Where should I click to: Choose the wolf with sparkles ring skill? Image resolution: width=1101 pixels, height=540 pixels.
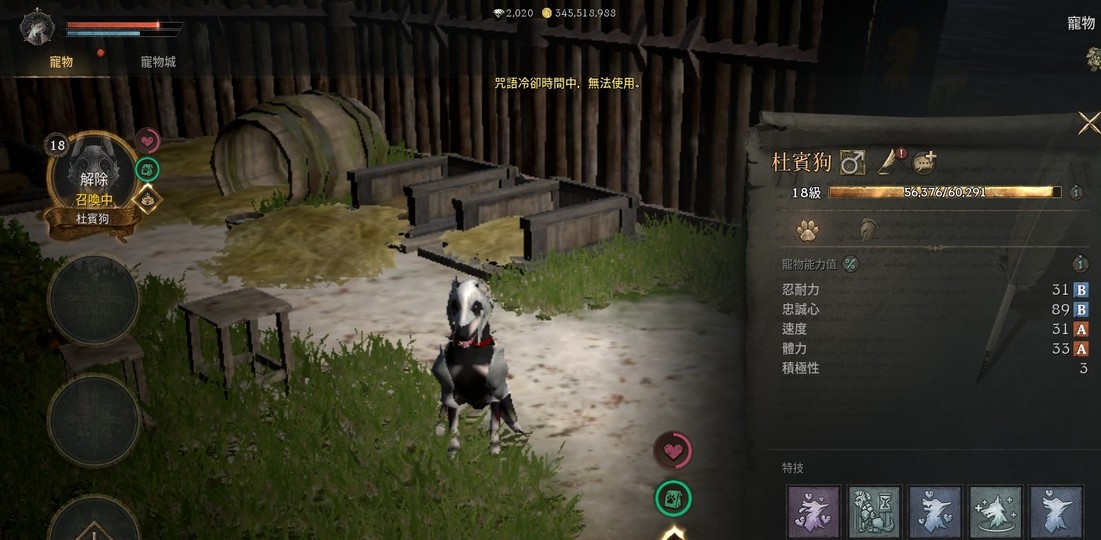pos(995,512)
